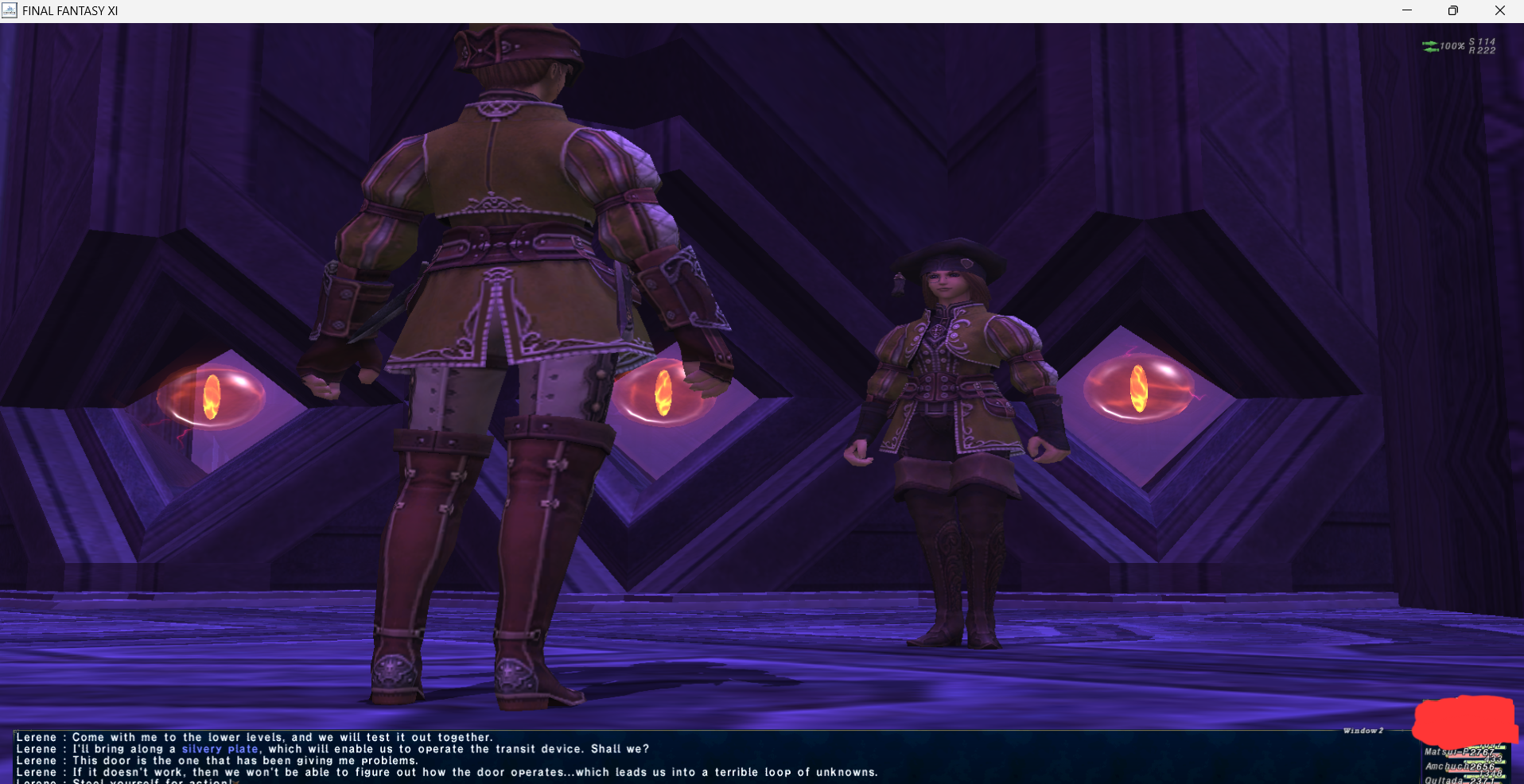Select Matsui-P in the party list
The height and width of the screenshot is (784, 1524).
pyautogui.click(x=1448, y=752)
